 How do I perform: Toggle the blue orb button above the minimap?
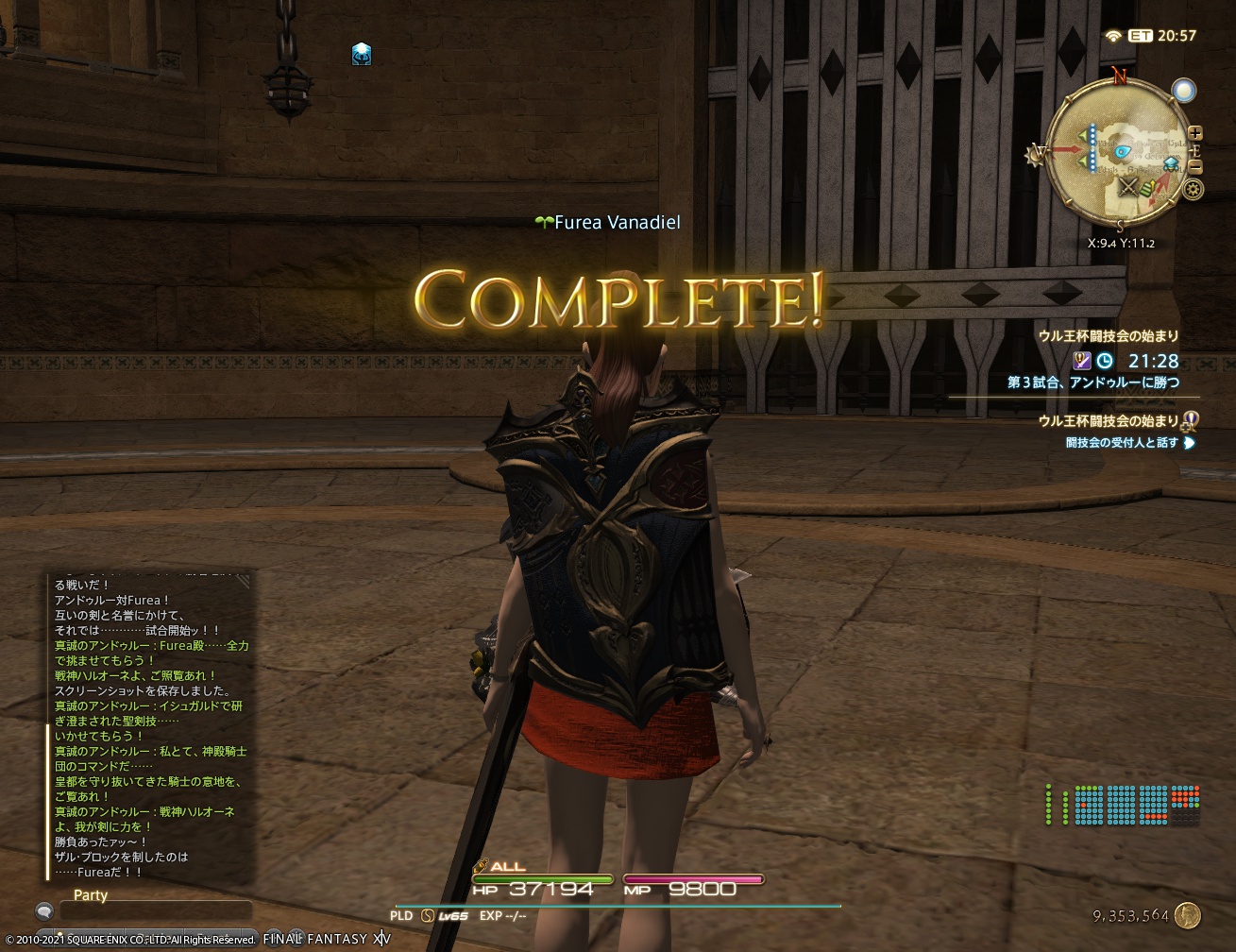click(x=1184, y=90)
